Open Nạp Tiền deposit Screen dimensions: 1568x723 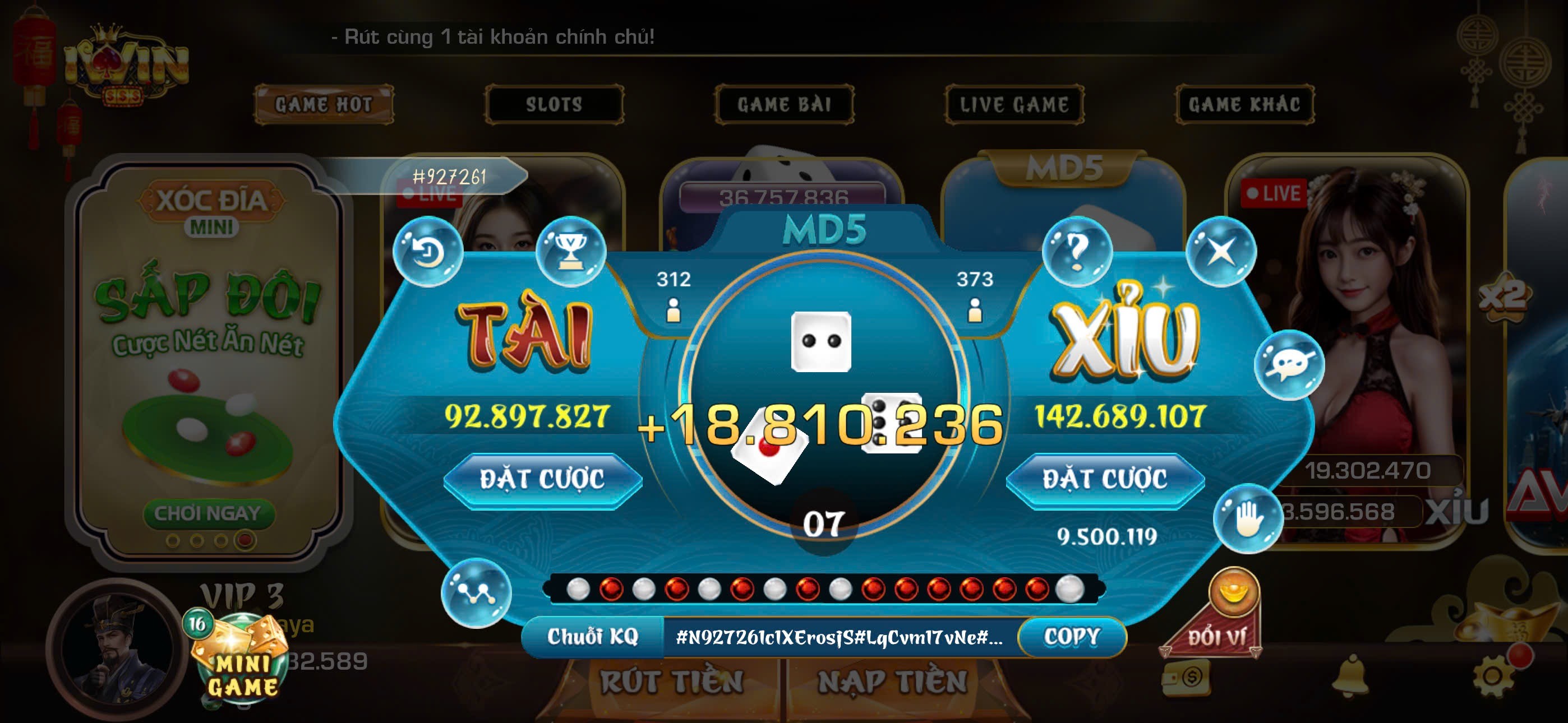point(892,681)
